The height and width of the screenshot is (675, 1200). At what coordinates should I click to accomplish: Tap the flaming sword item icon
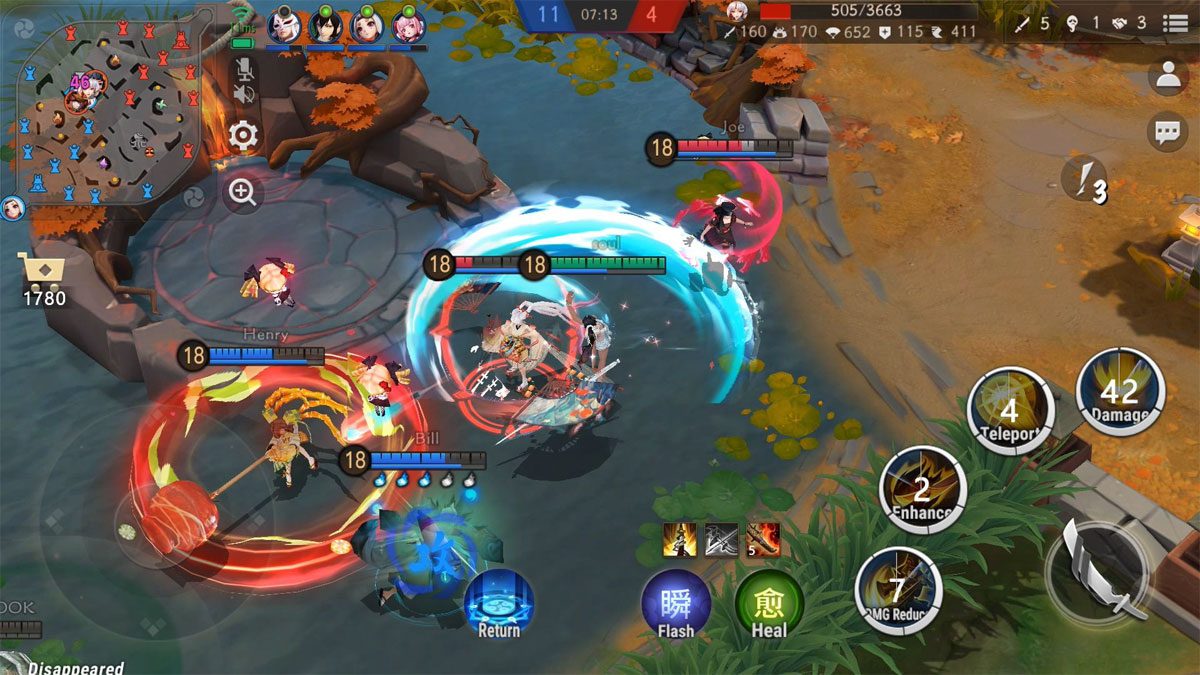(762, 540)
